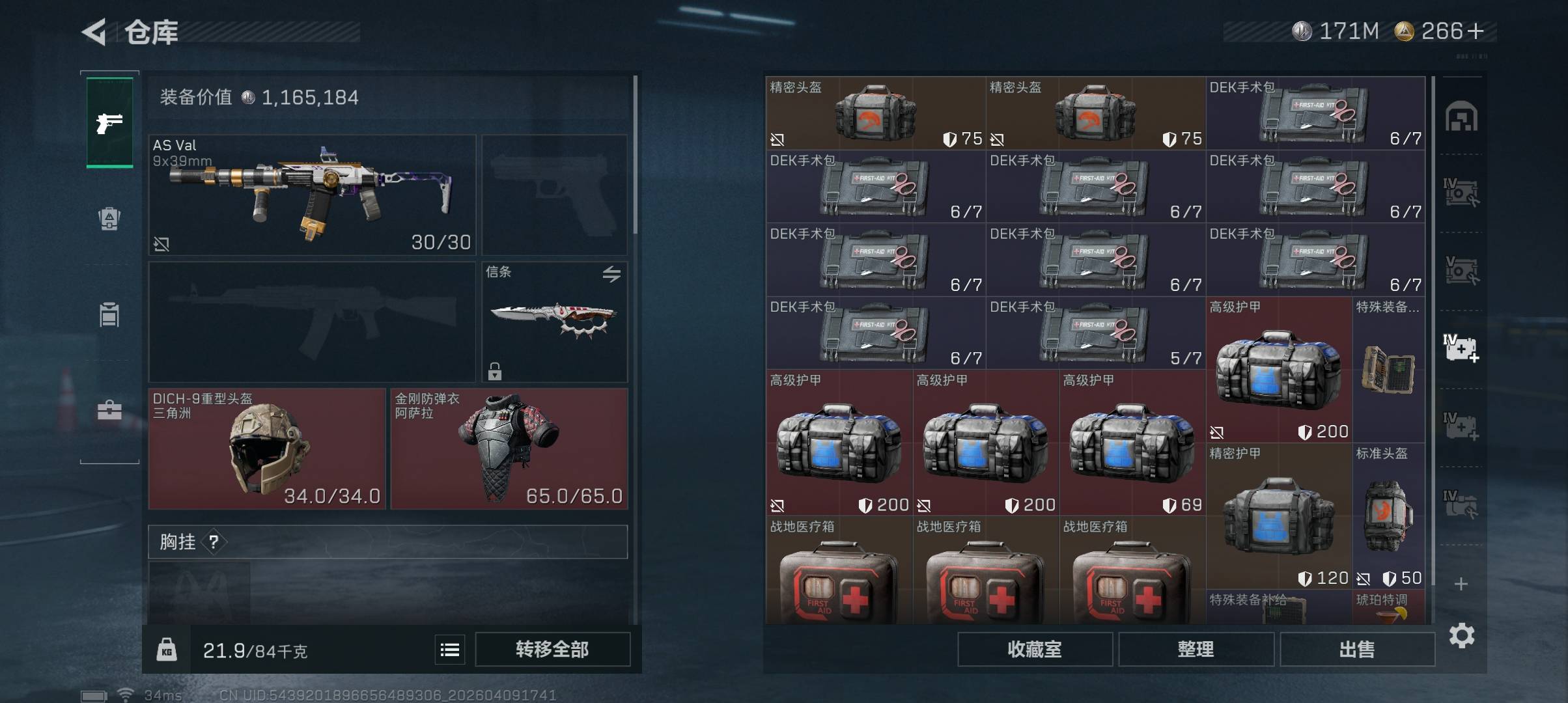Image resolution: width=1568 pixels, height=703 pixels.
Task: Pick the 高级护甲 bag showing 69
Action: click(x=1132, y=443)
